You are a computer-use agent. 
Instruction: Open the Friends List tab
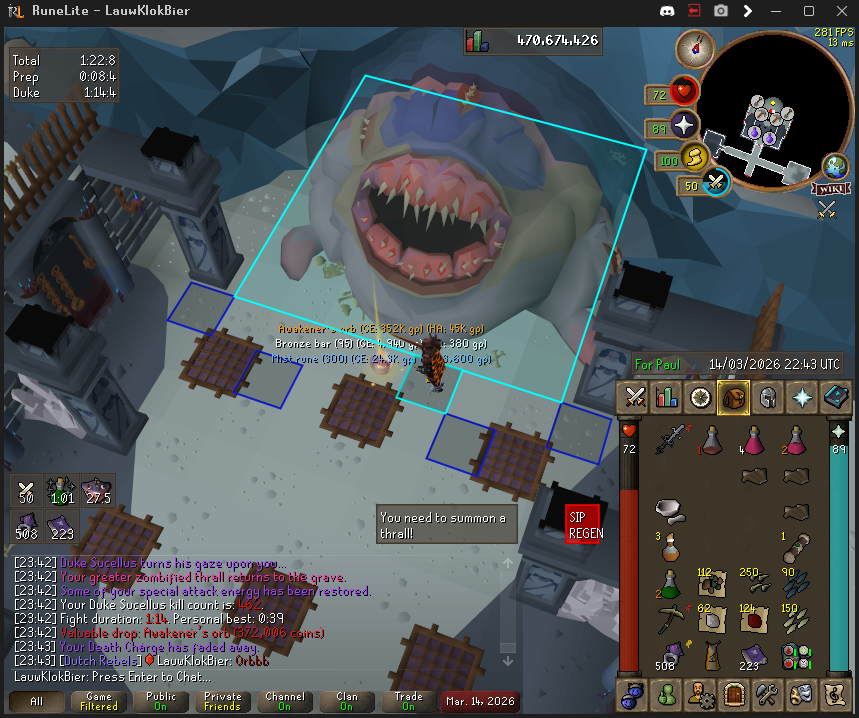(x=667, y=692)
